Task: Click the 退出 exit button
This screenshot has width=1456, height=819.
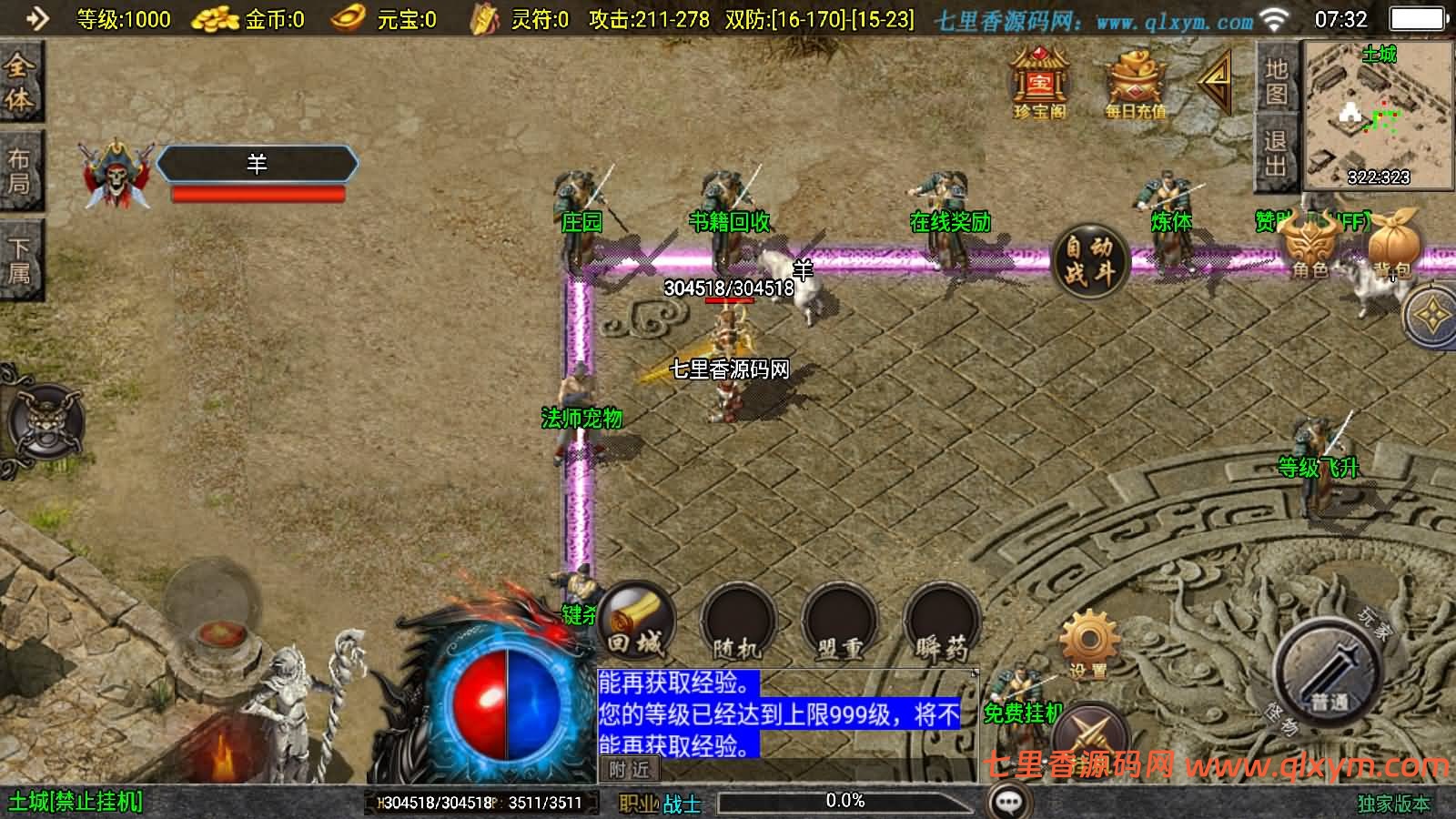Action: 1274,150
